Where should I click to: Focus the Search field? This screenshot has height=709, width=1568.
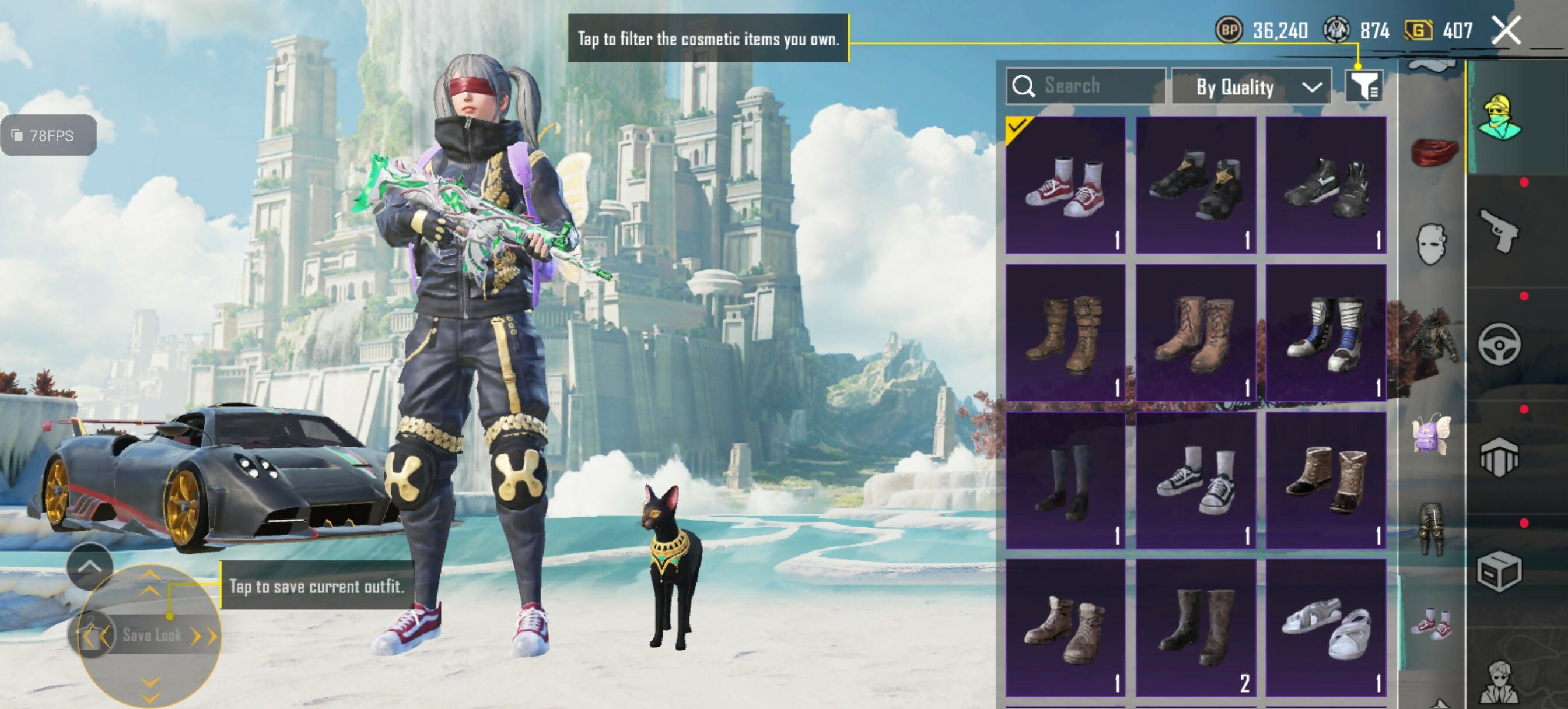pos(1087,86)
